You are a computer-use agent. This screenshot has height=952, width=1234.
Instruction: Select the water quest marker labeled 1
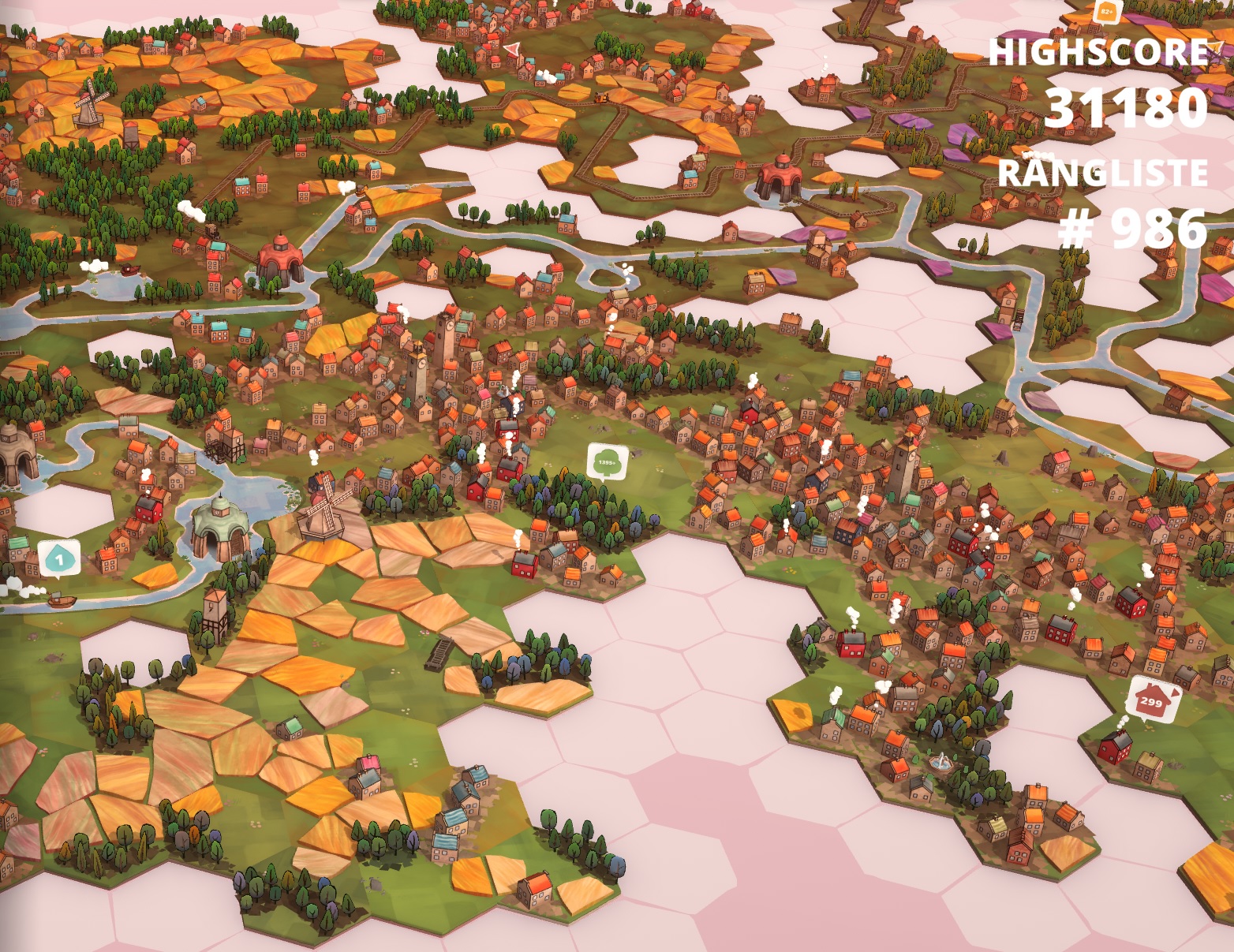[58, 558]
